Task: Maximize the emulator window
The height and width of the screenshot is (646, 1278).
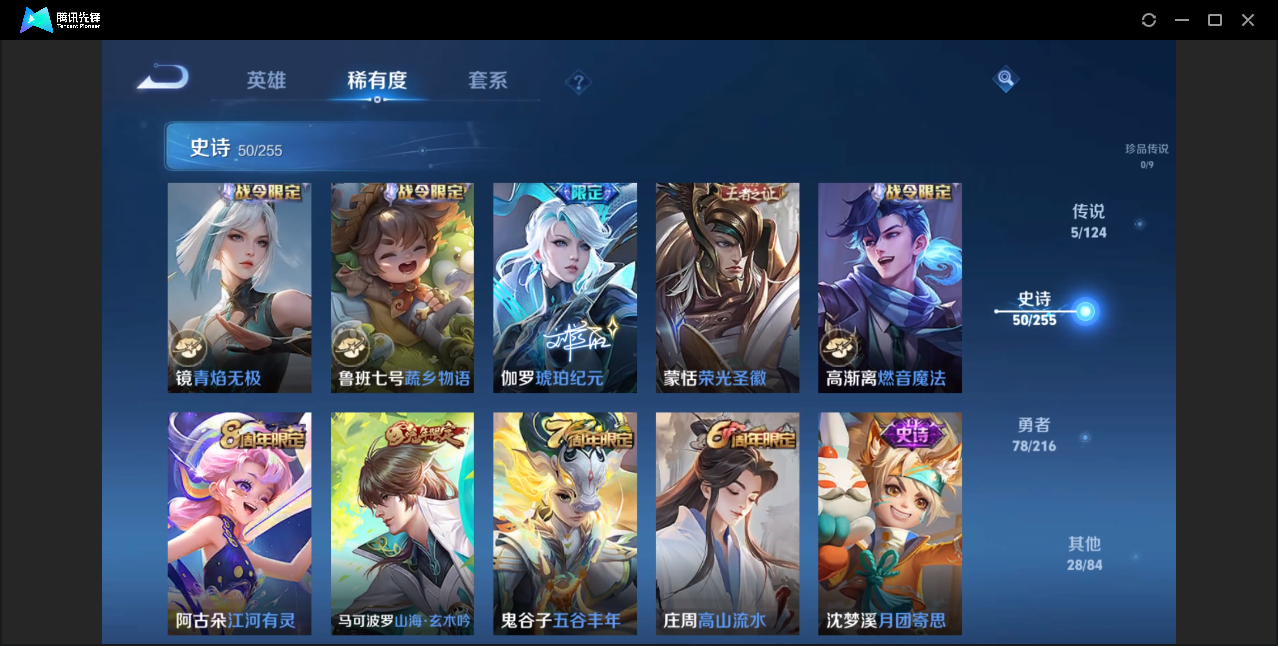Action: pyautogui.click(x=1215, y=20)
